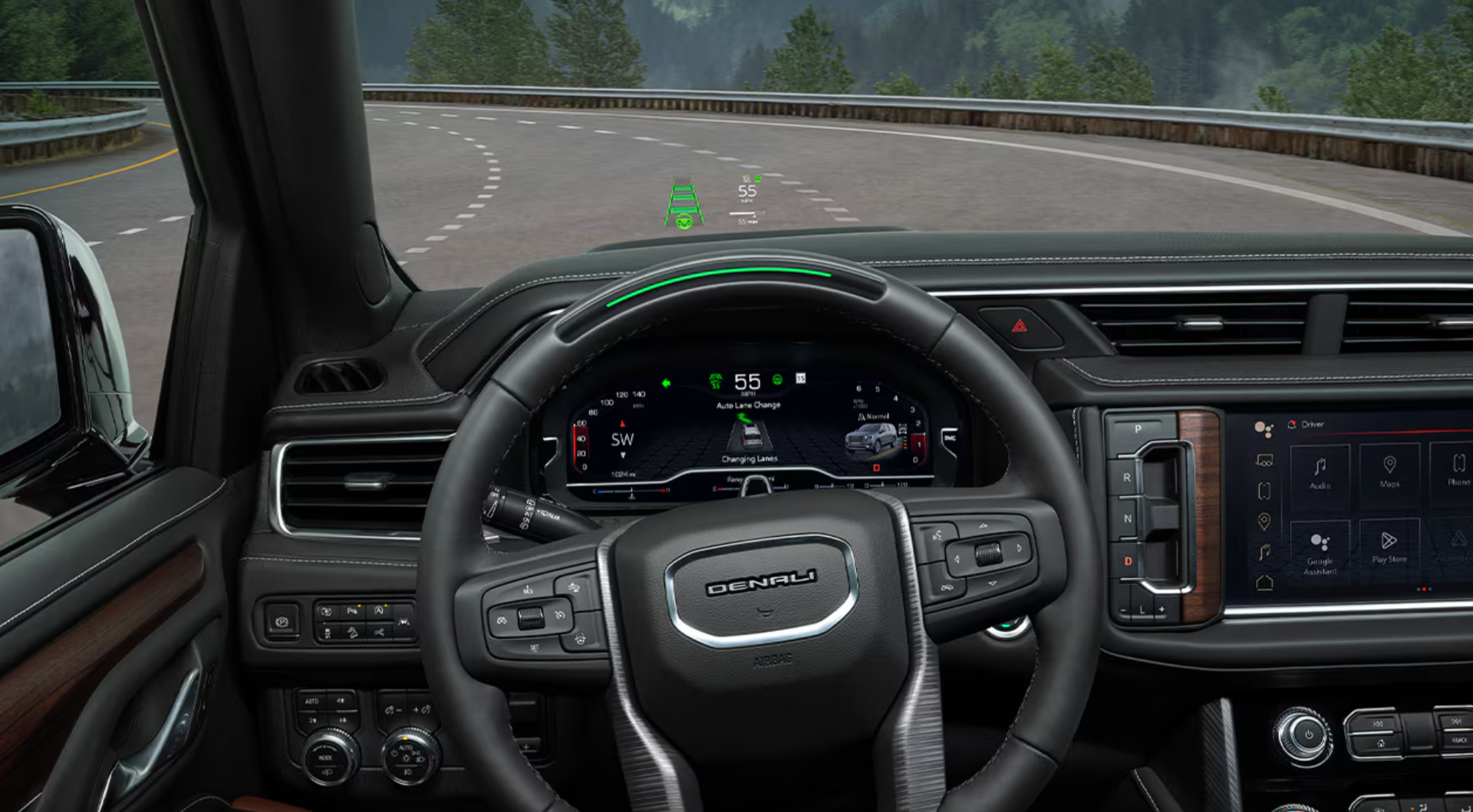
Task: Open the sidebar phone shortcut icon
Action: click(x=1264, y=491)
